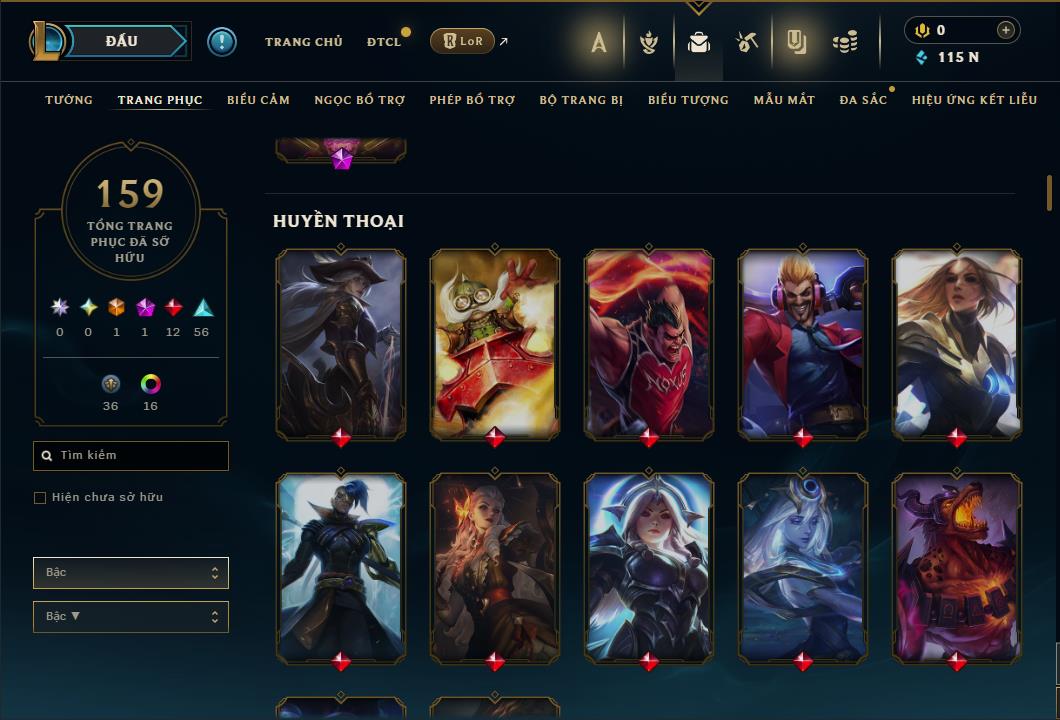This screenshot has height=720, width=1060.
Task: Show the BIỂU TƯỢNG tab
Action: coord(688,100)
